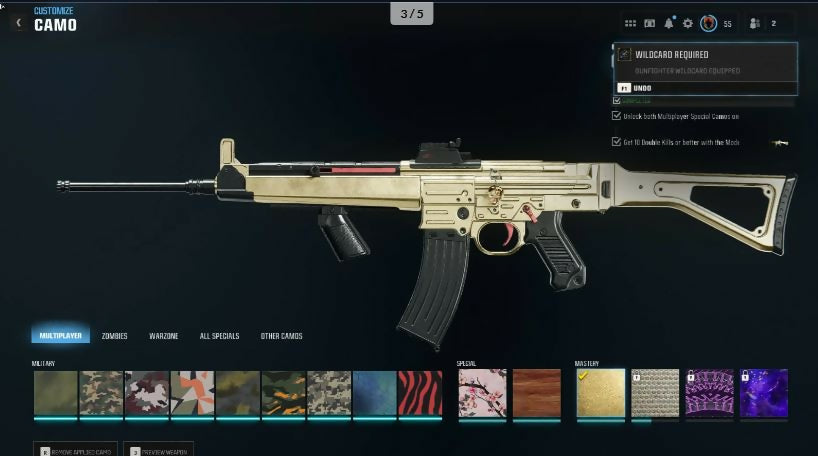Click Remove Applied Camo
This screenshot has height=456, width=818.
pyautogui.click(x=76, y=450)
